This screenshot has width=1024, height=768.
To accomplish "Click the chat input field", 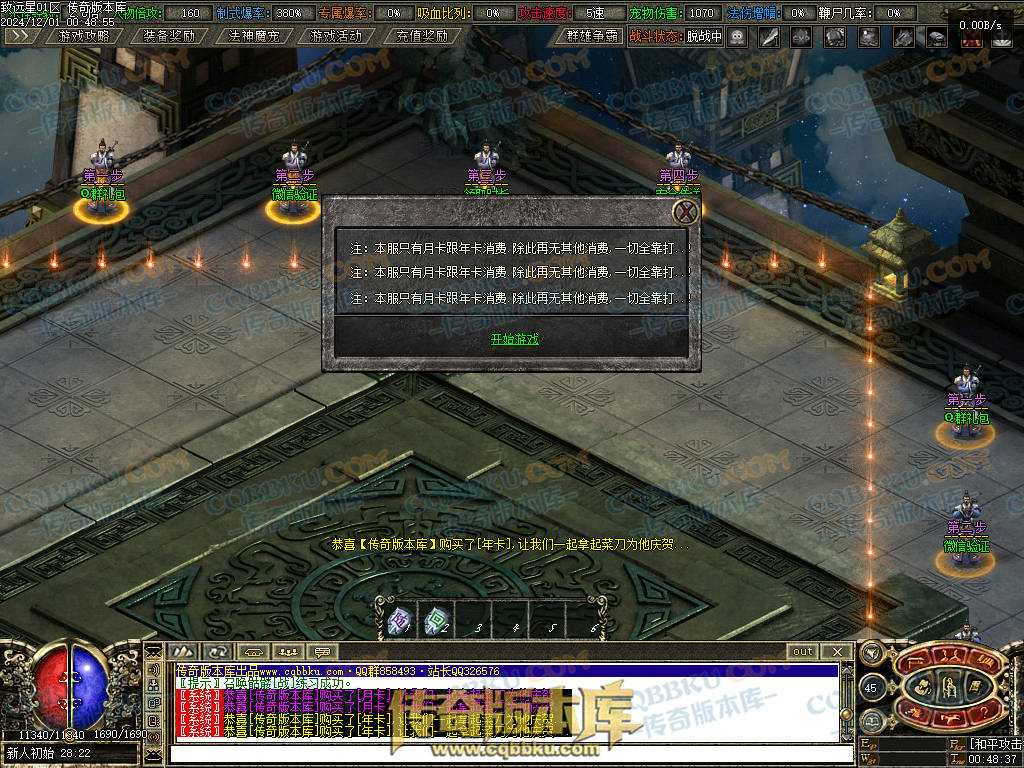I will pos(510,754).
